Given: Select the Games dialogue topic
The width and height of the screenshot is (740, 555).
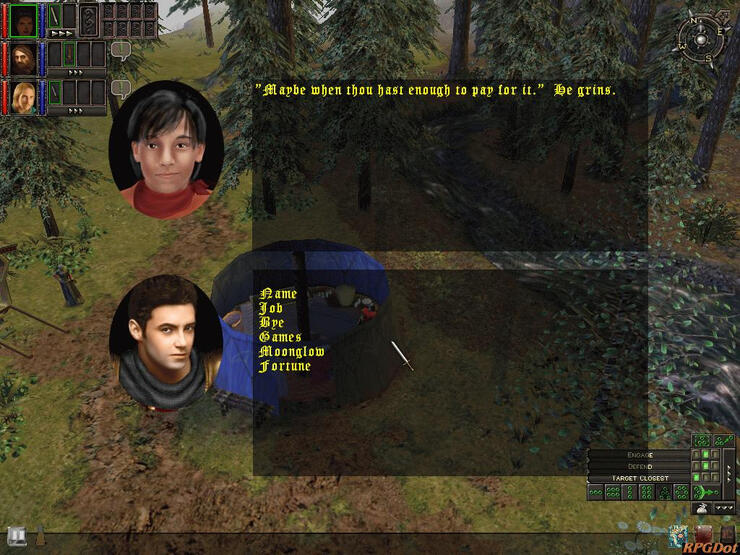Looking at the screenshot, I should pos(280,338).
